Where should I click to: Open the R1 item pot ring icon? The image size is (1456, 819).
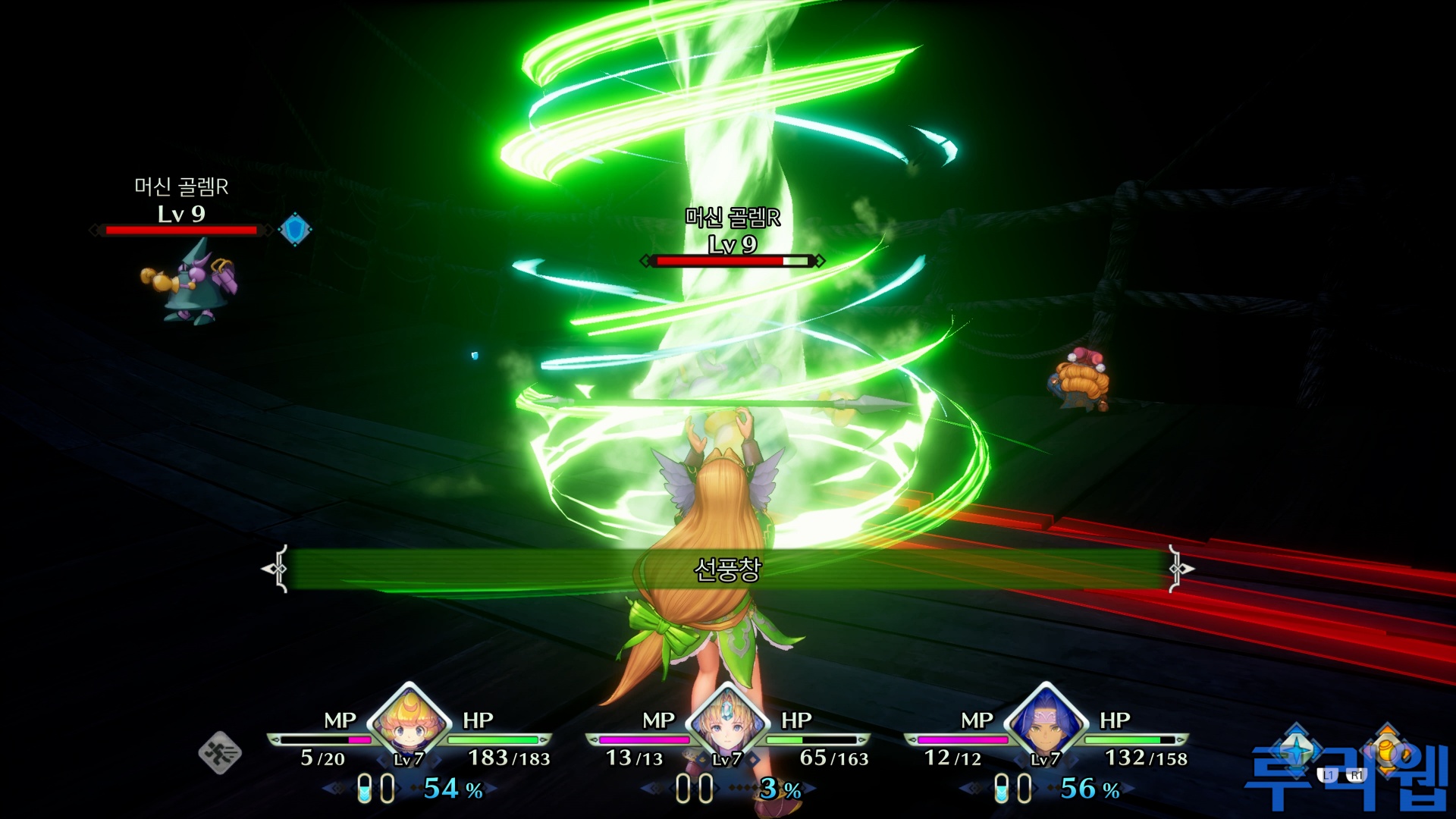pos(1386,752)
